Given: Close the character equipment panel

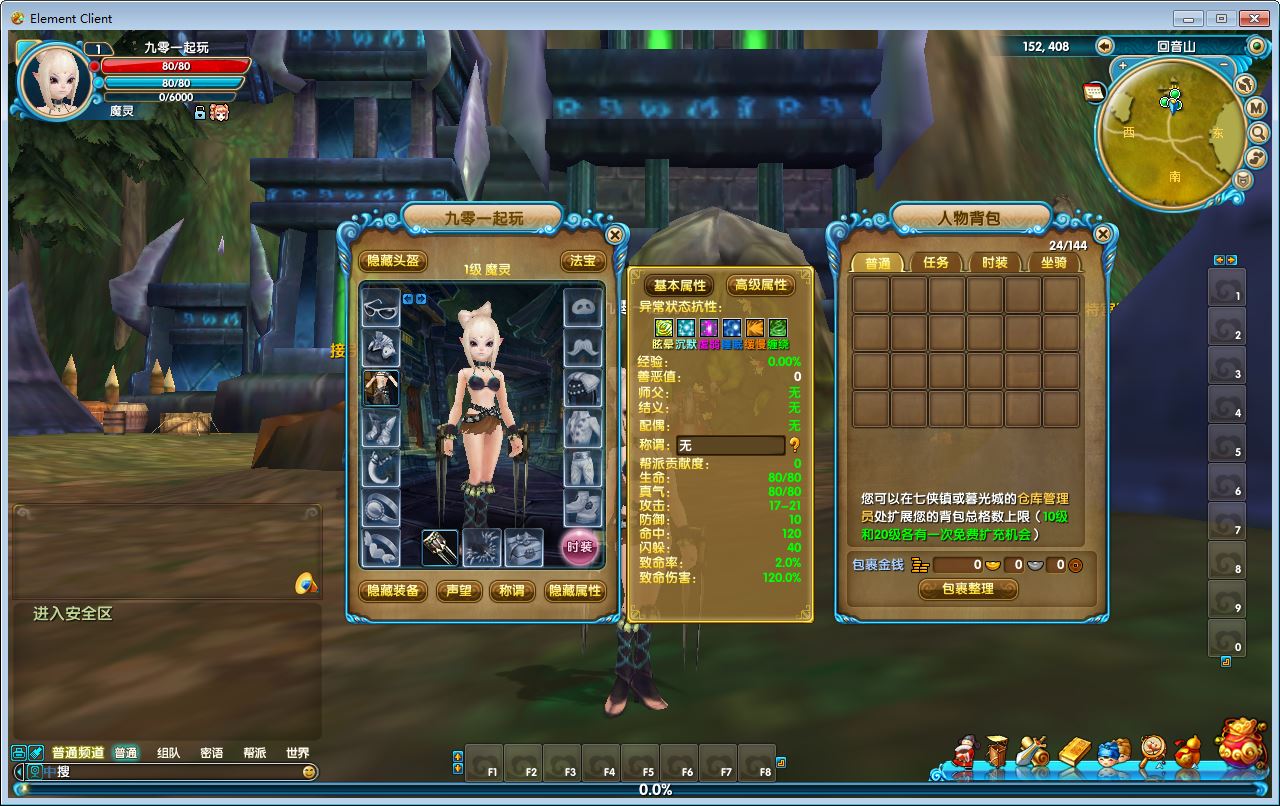Looking at the screenshot, I should tap(615, 236).
